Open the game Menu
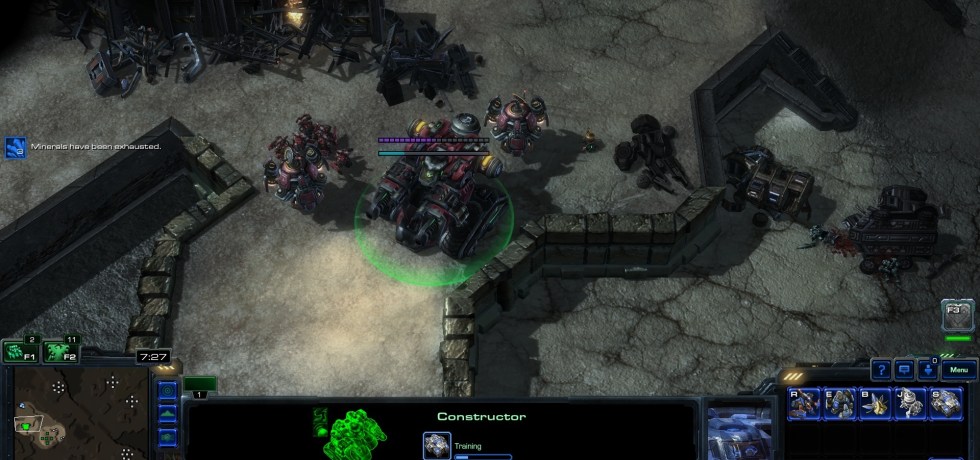 [x=958, y=370]
